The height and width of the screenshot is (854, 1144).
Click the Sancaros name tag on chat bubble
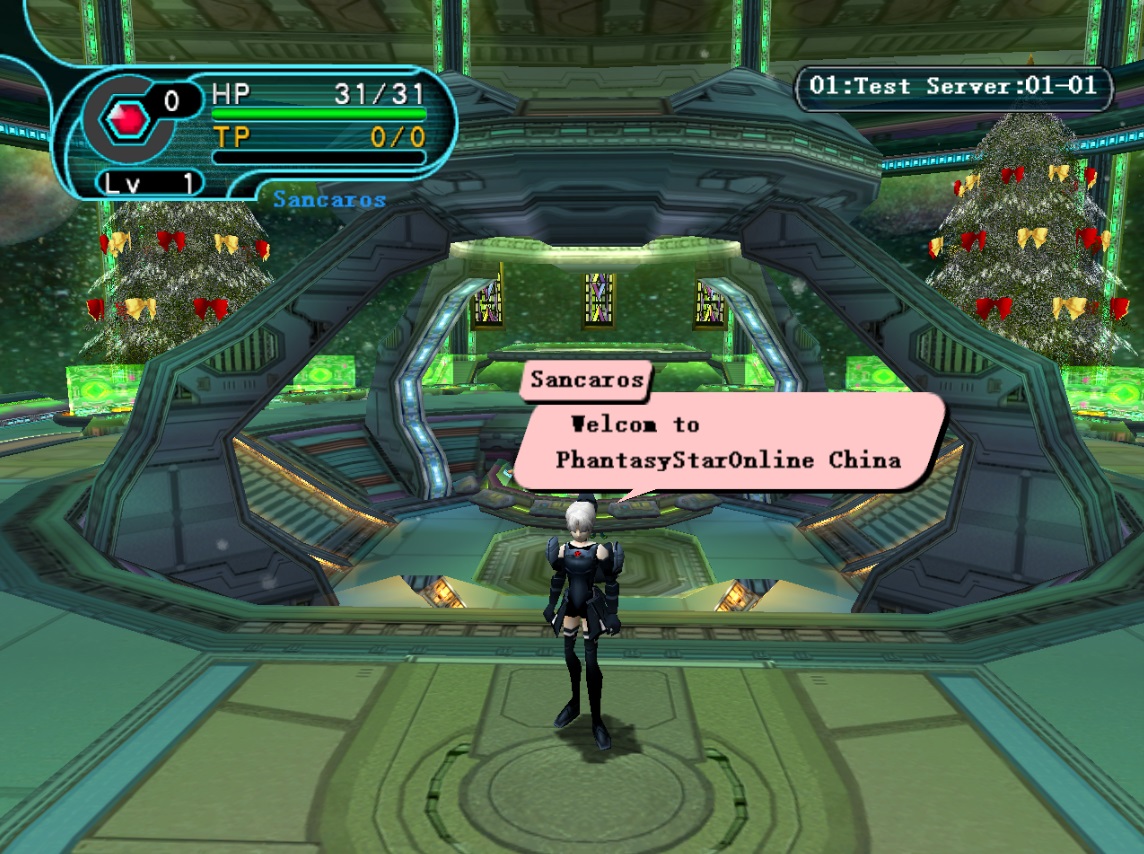(x=586, y=380)
